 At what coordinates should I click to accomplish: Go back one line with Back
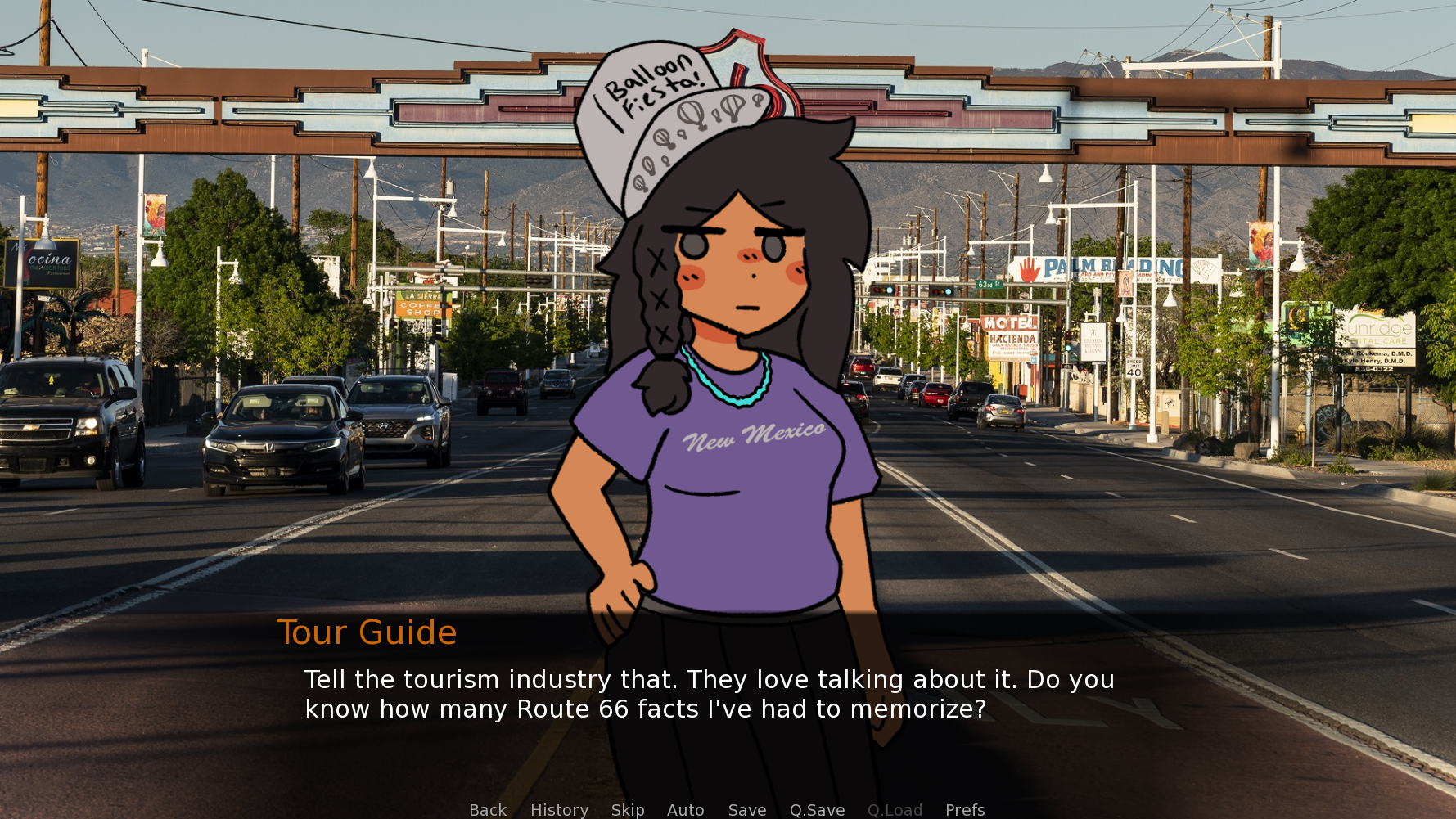[488, 809]
